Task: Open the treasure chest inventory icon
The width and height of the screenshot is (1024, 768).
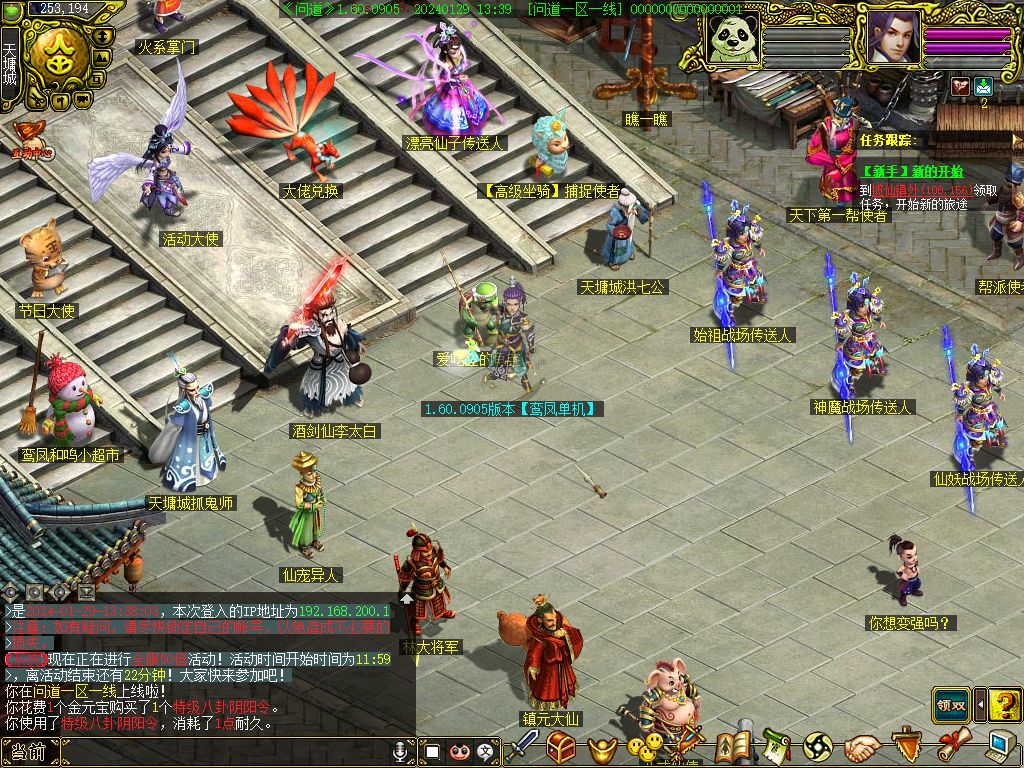Action: [x=560, y=747]
